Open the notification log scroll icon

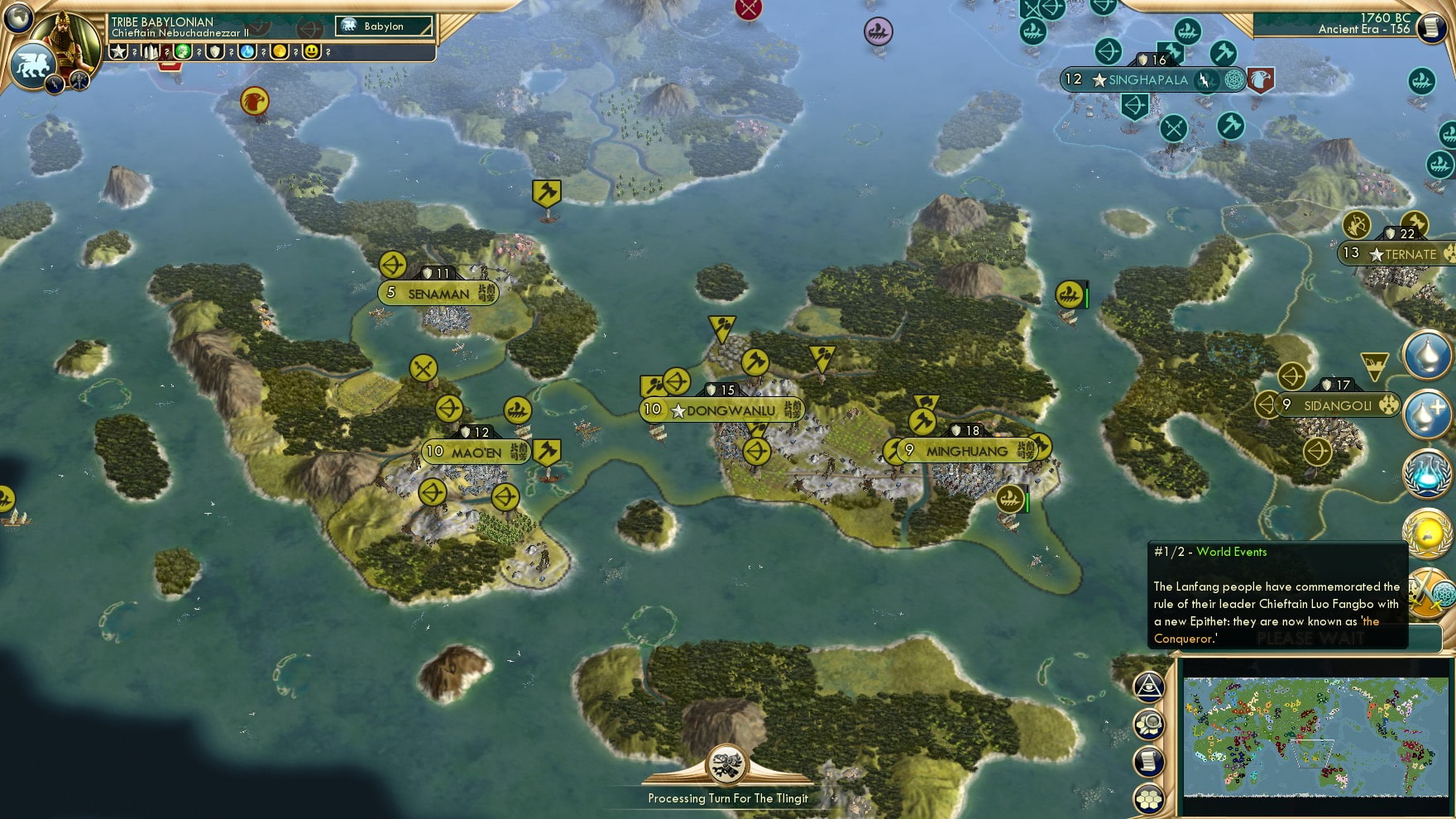[1148, 761]
